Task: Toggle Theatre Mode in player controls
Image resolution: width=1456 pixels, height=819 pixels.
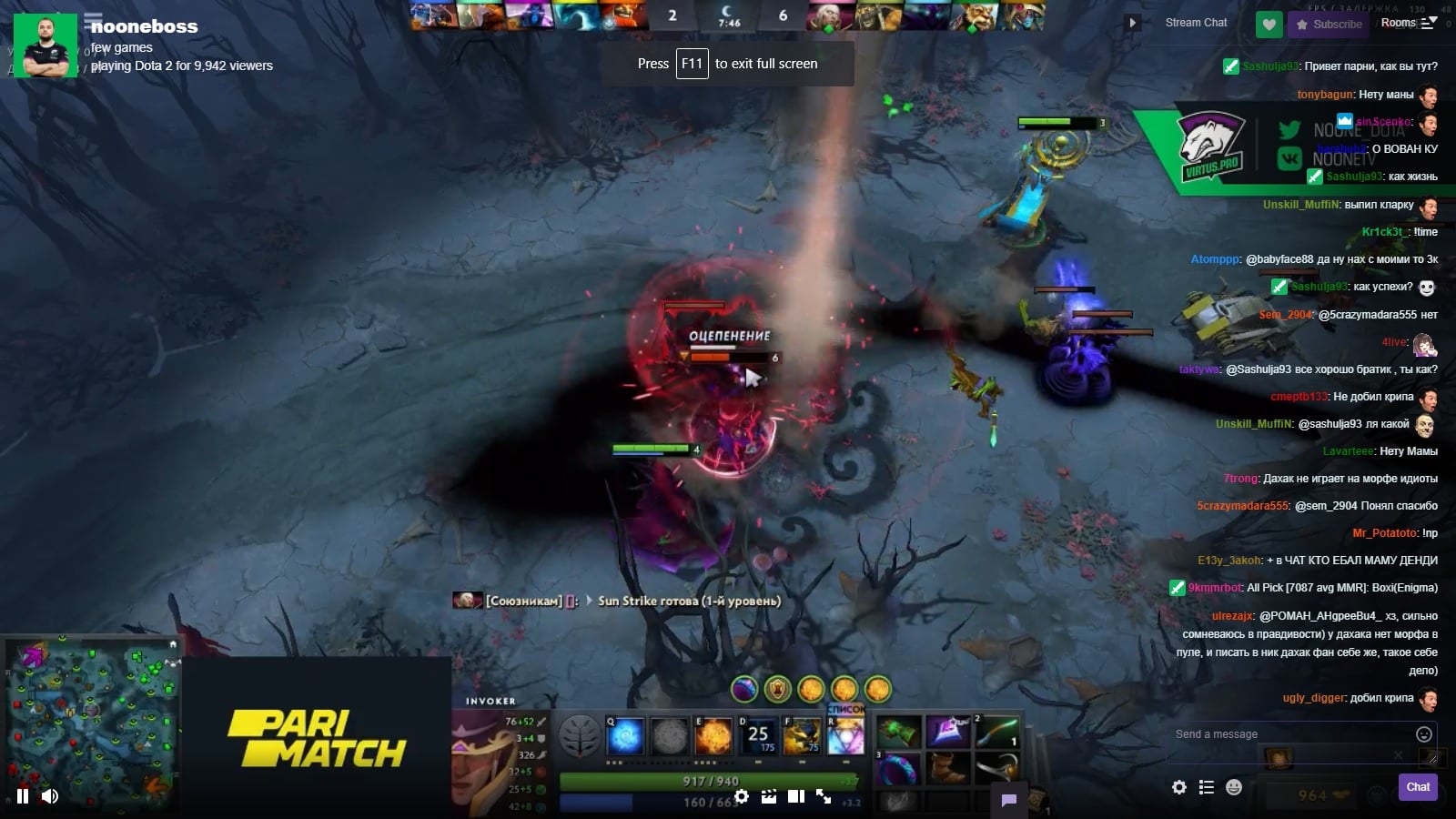Action: pos(796,795)
